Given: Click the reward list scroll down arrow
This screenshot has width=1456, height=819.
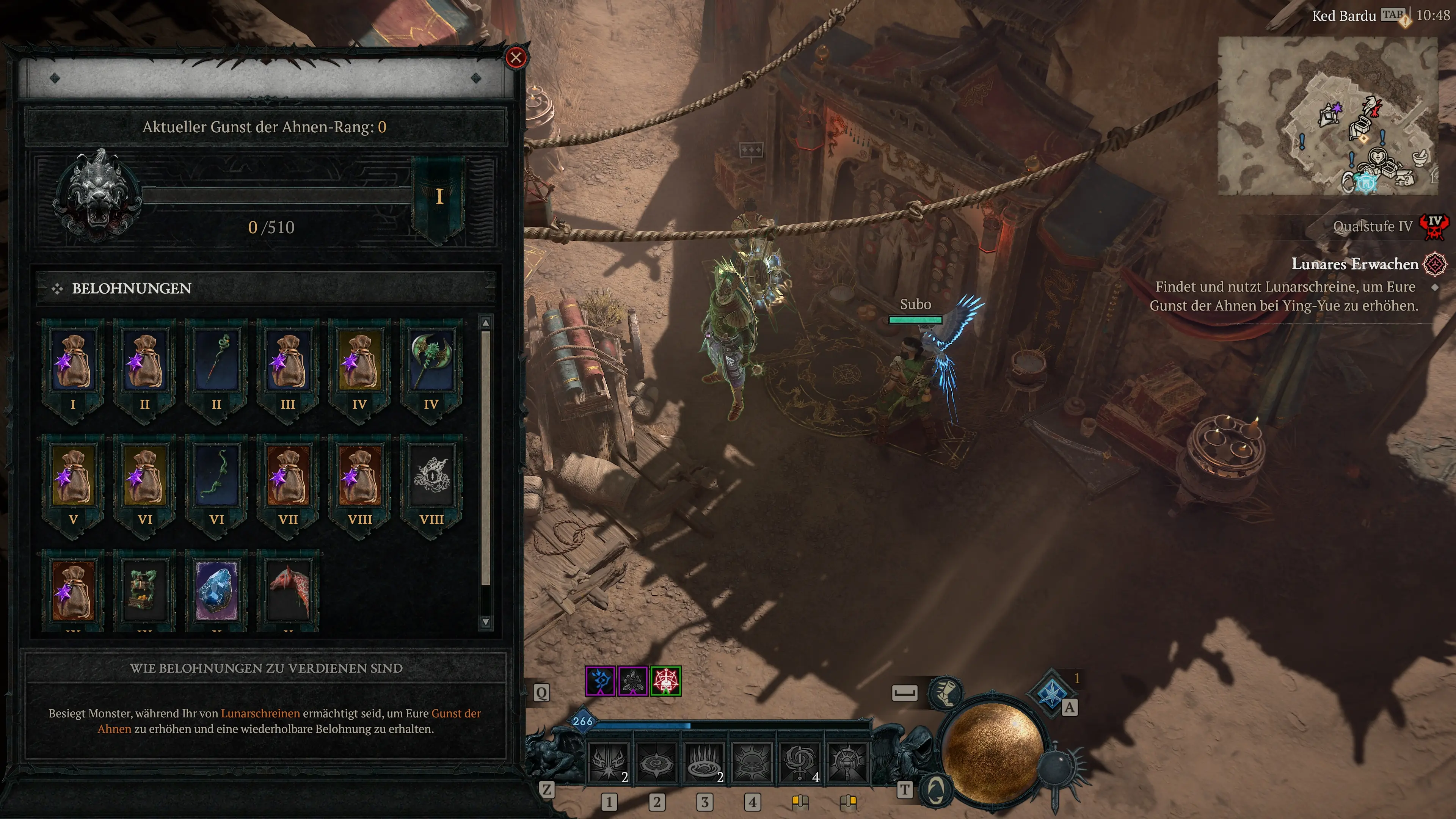Looking at the screenshot, I should [485, 622].
